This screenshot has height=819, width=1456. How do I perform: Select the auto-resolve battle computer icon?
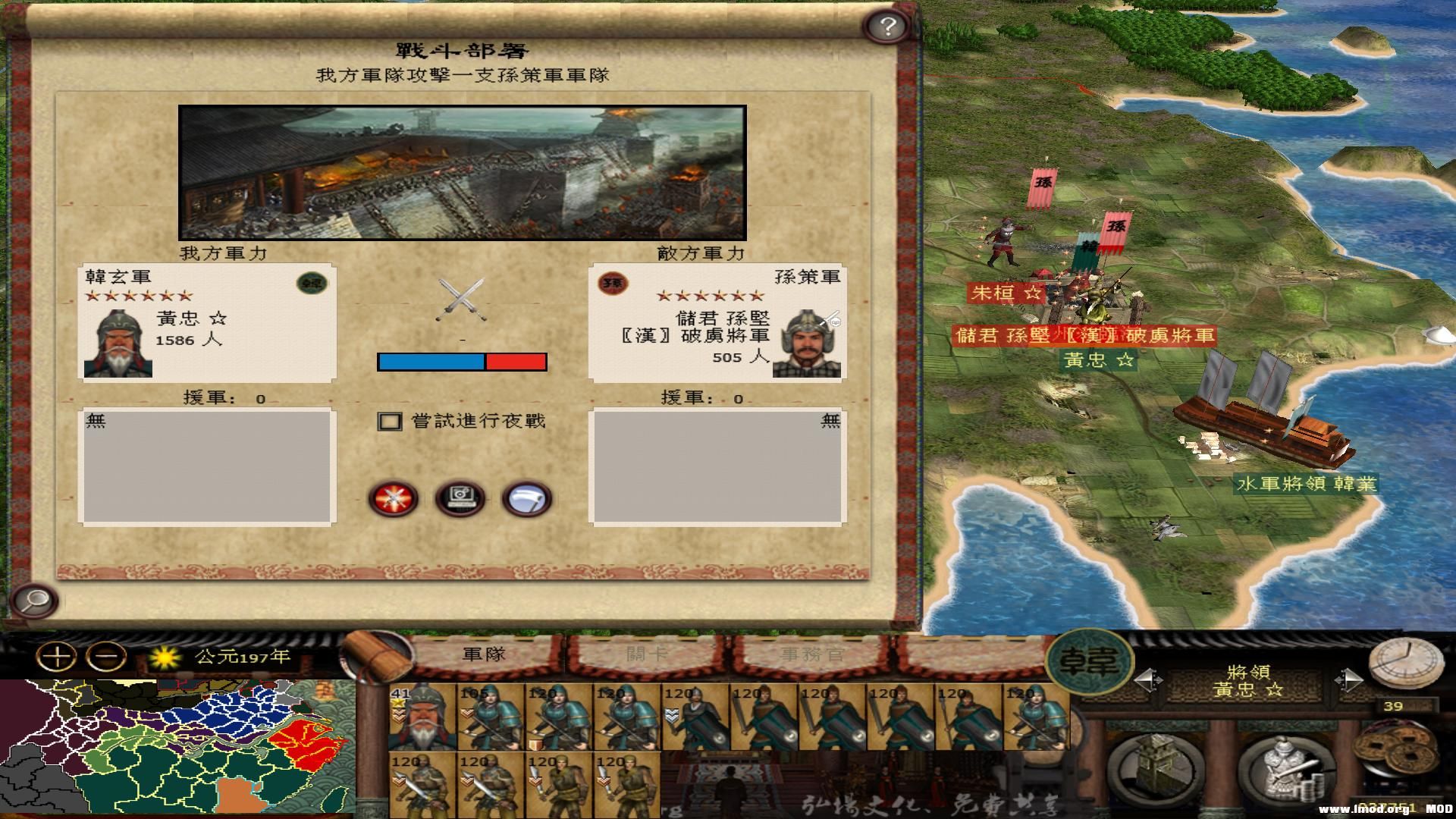click(x=460, y=497)
